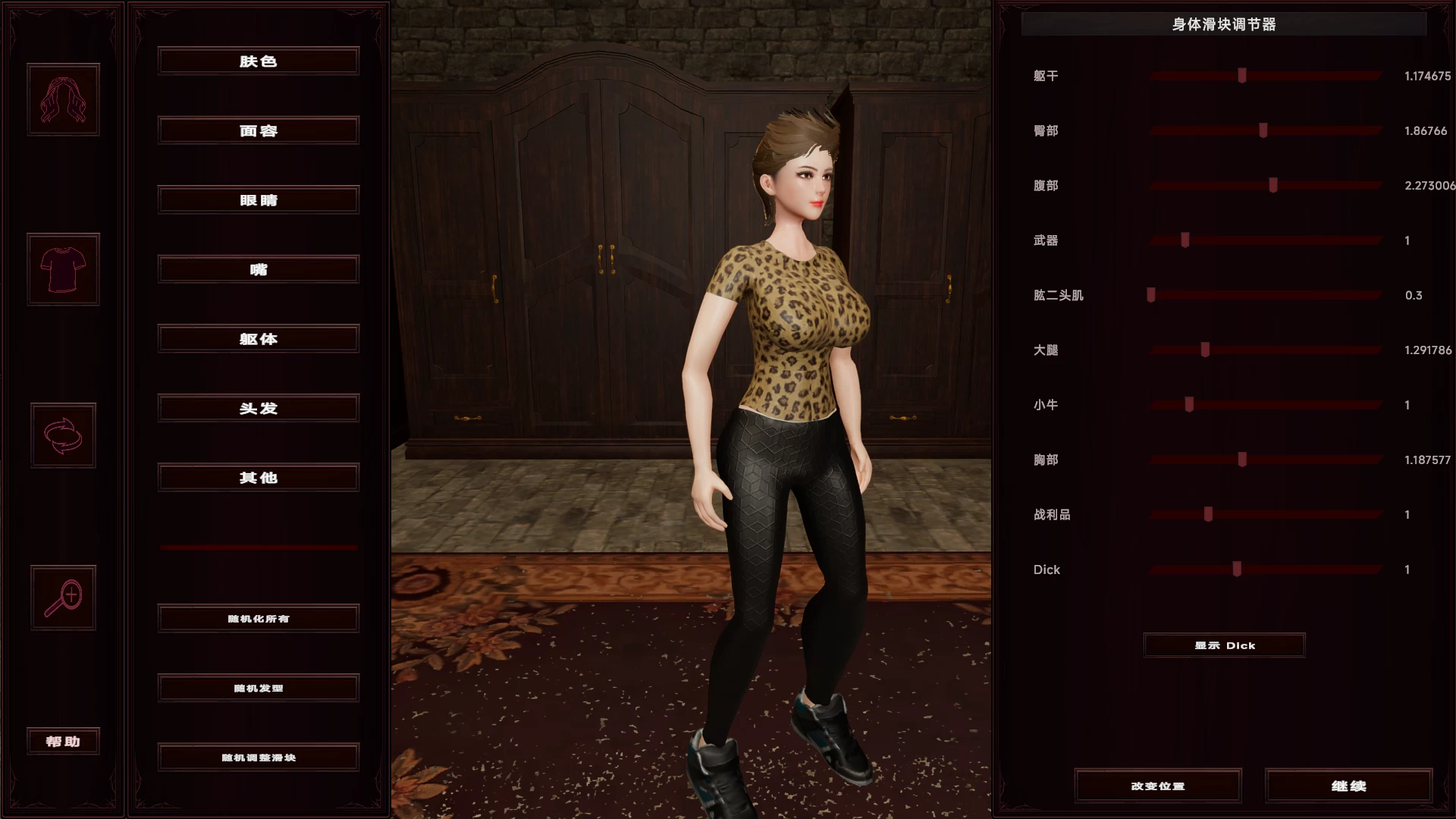
Task: Choose the 嘴 mouth category
Action: (258, 269)
